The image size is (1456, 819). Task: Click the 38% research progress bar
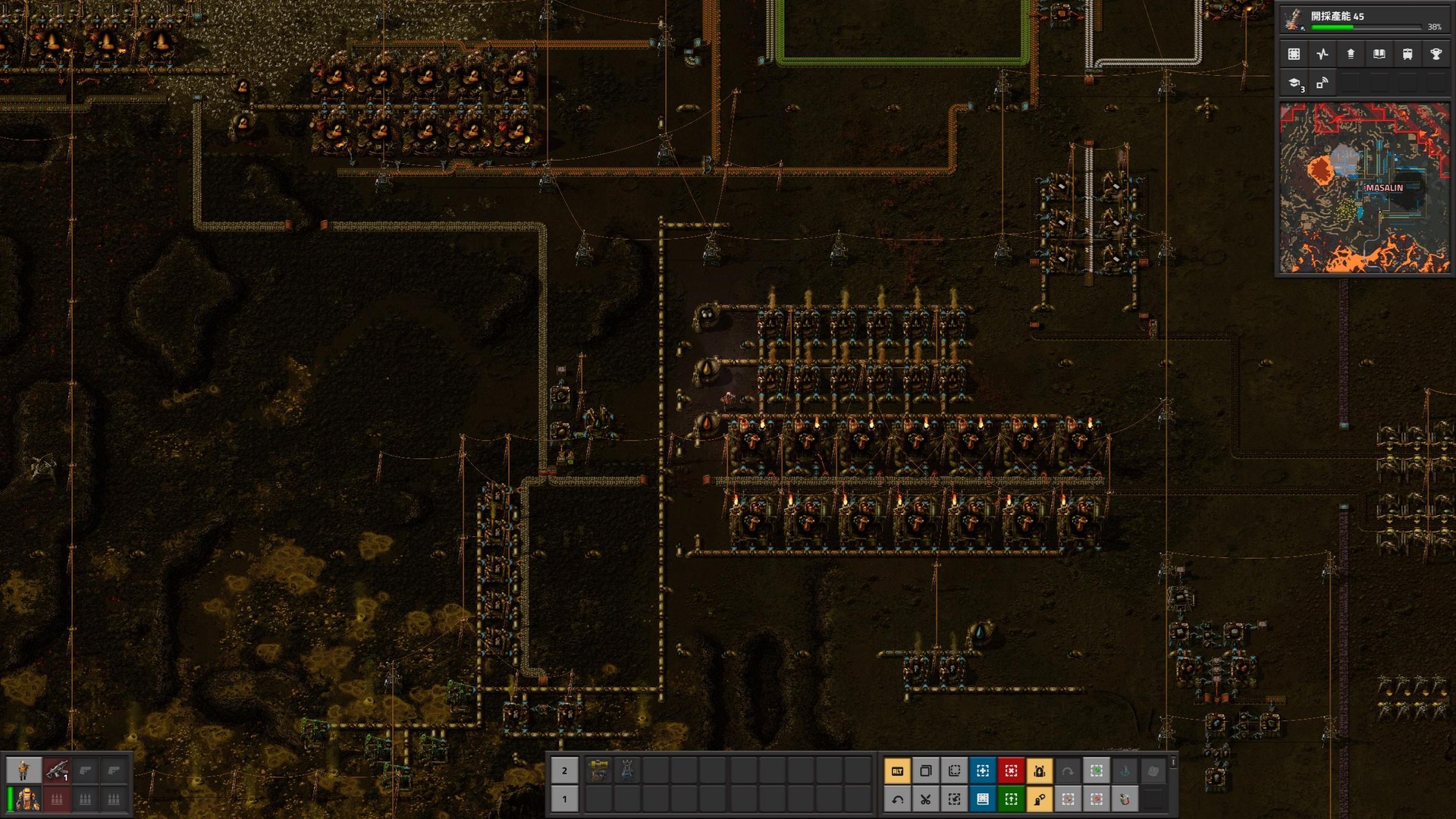pos(1365,27)
